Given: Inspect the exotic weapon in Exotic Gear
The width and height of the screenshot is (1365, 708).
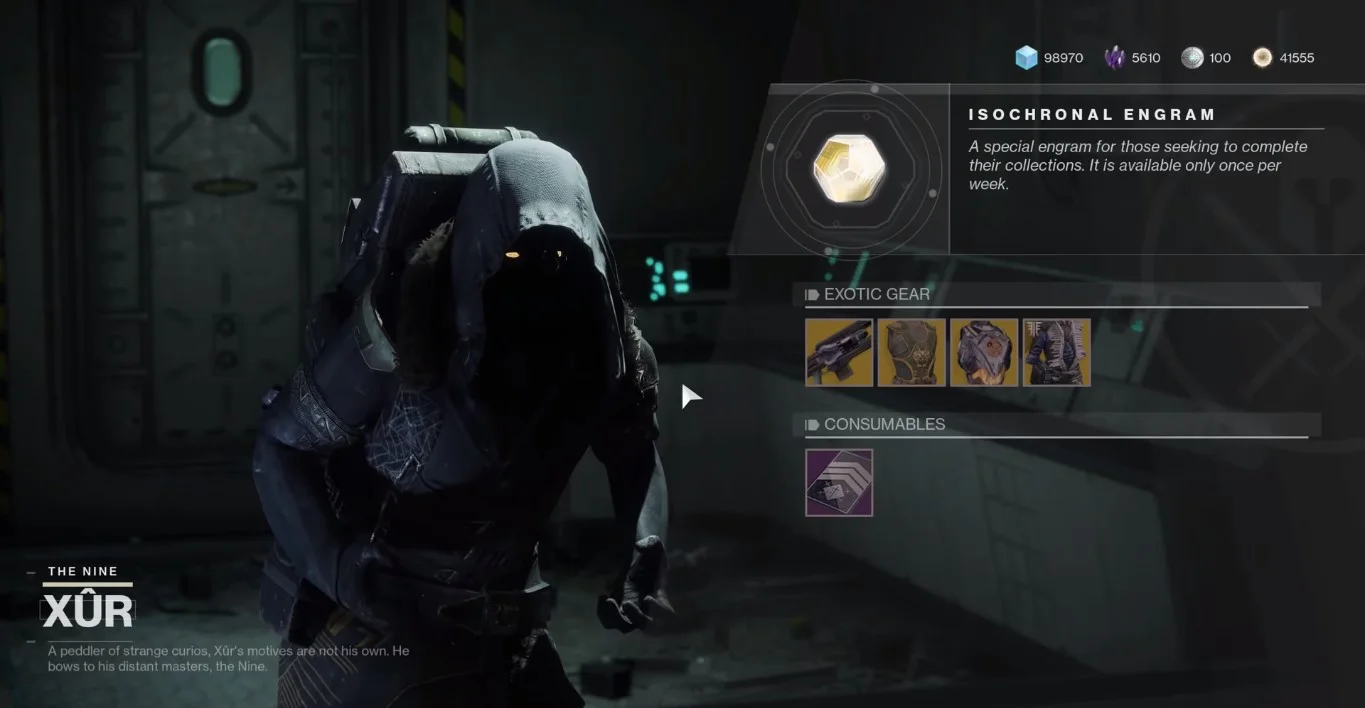Looking at the screenshot, I should pos(839,352).
